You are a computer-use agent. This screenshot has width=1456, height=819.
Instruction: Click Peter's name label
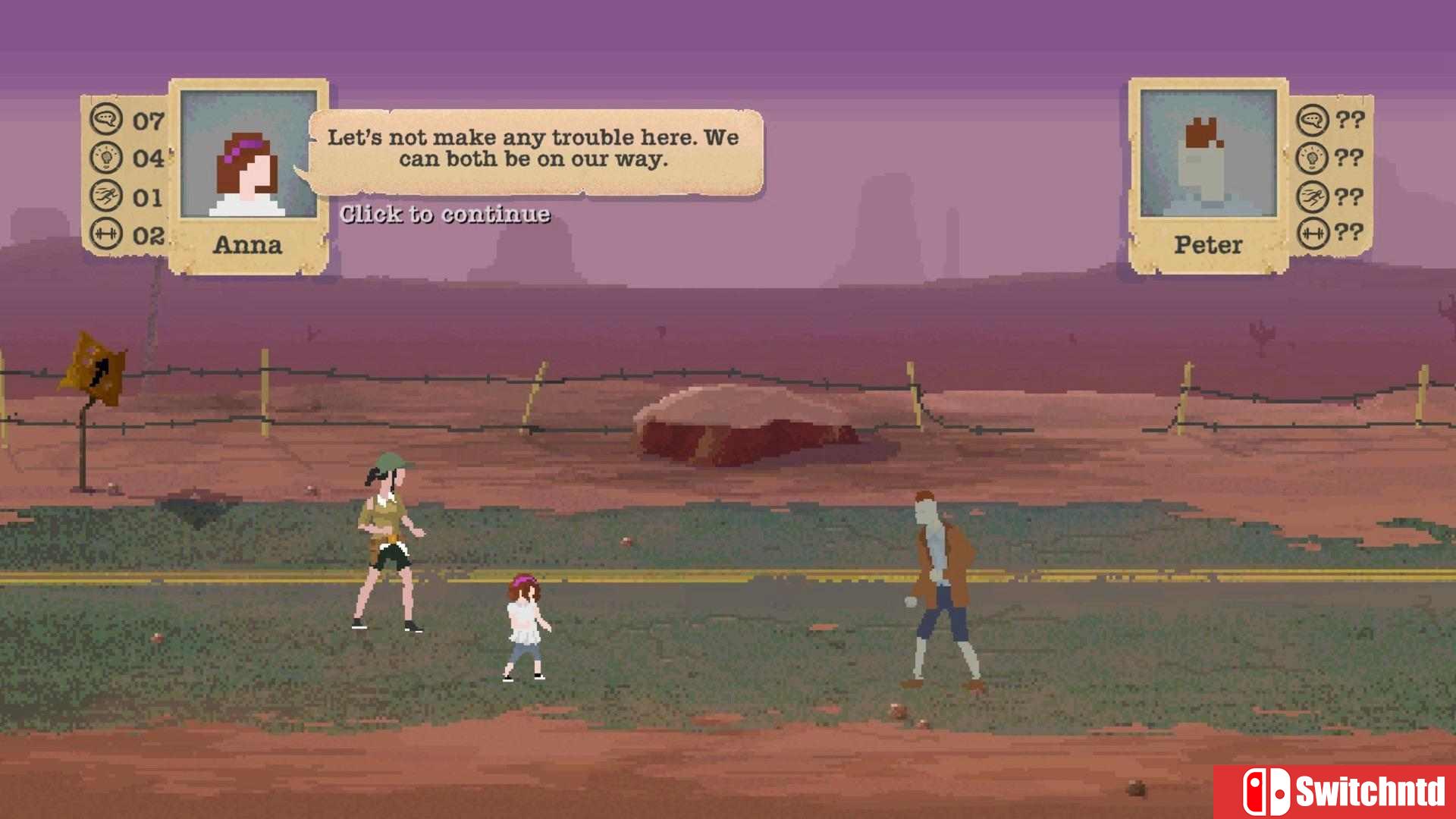coord(1207,244)
